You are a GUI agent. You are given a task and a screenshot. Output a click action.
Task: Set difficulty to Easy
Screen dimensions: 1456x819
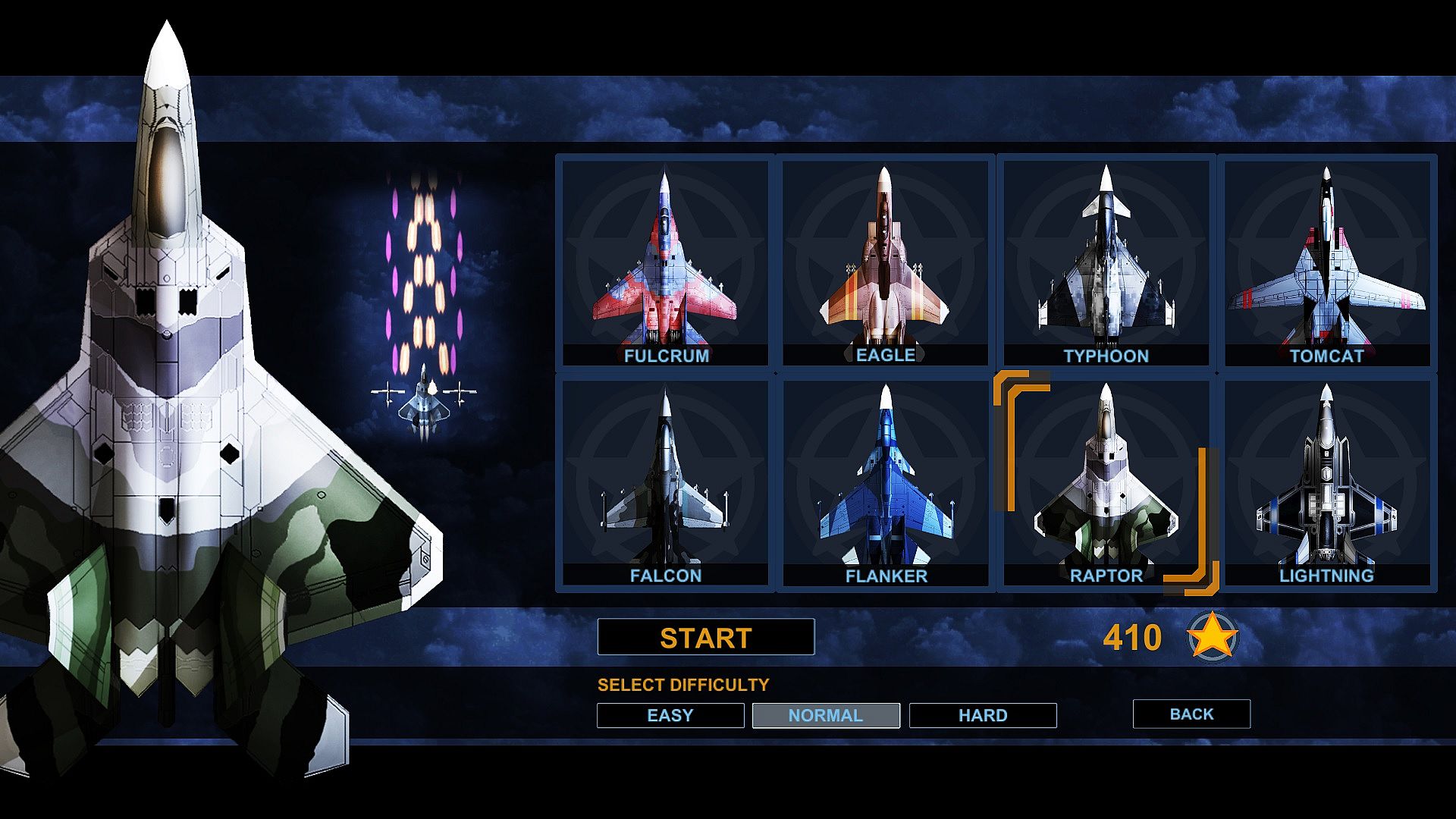coord(670,715)
